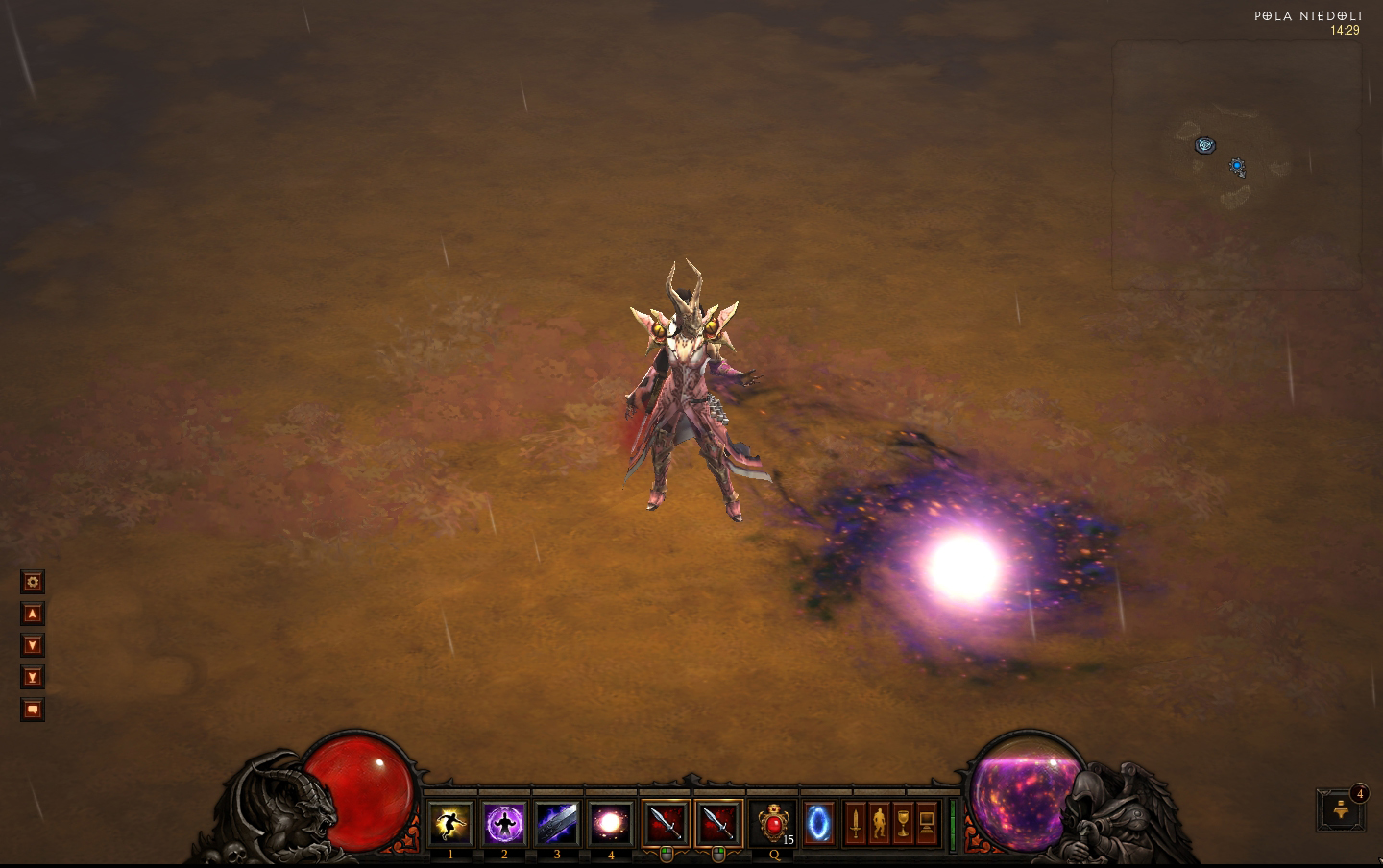Open the golden notification icon showing 4

[1342, 811]
